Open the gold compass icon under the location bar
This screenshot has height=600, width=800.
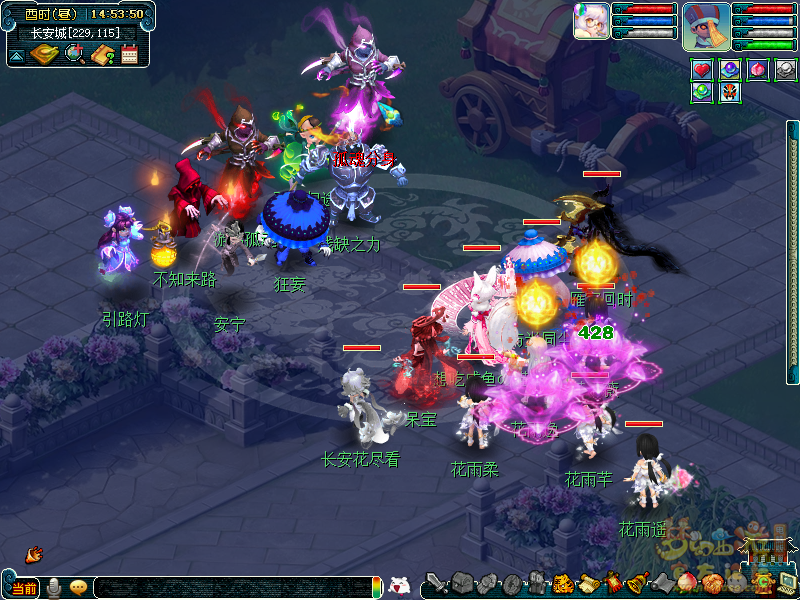pos(44,54)
